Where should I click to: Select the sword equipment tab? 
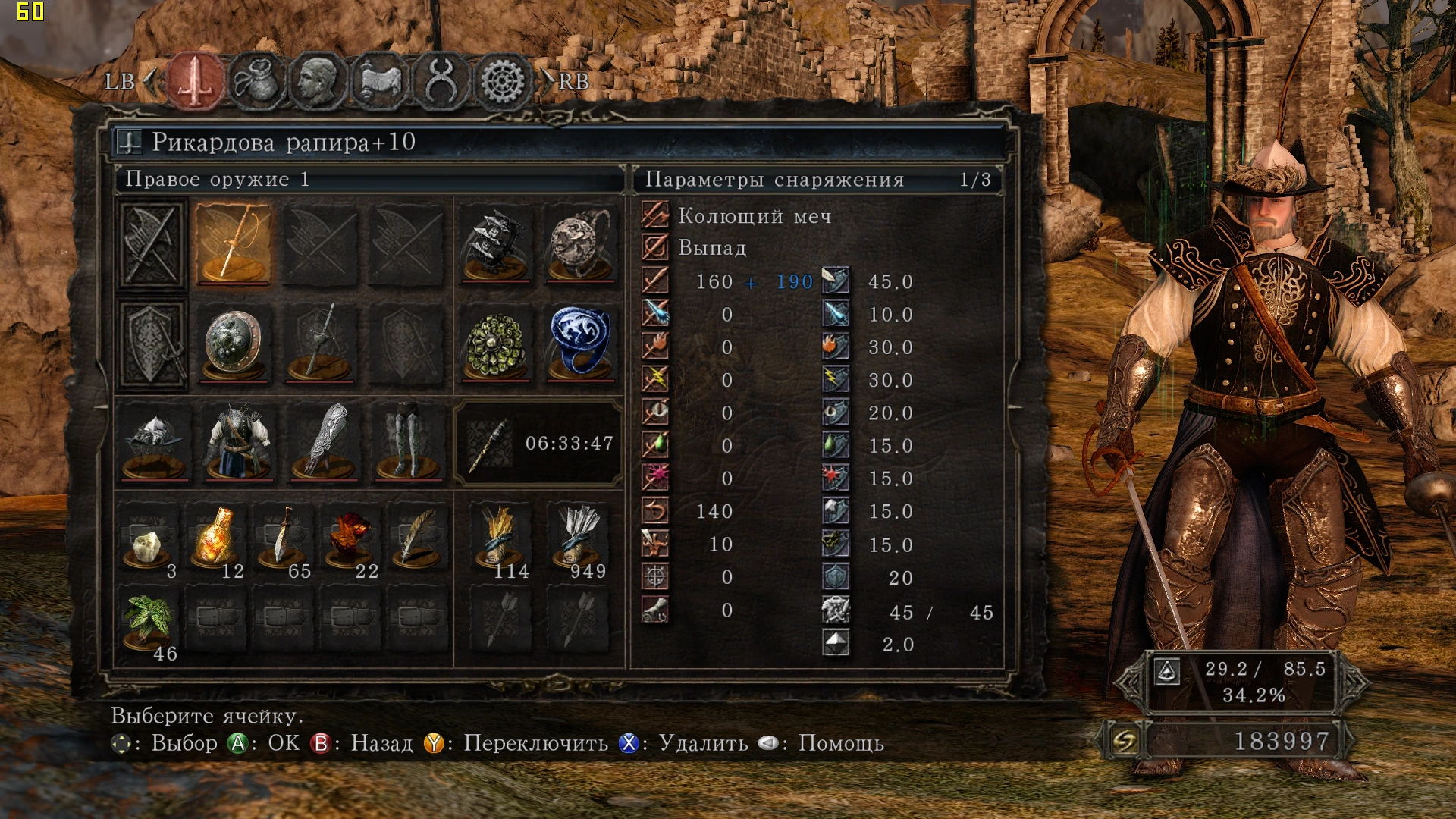pos(196,80)
